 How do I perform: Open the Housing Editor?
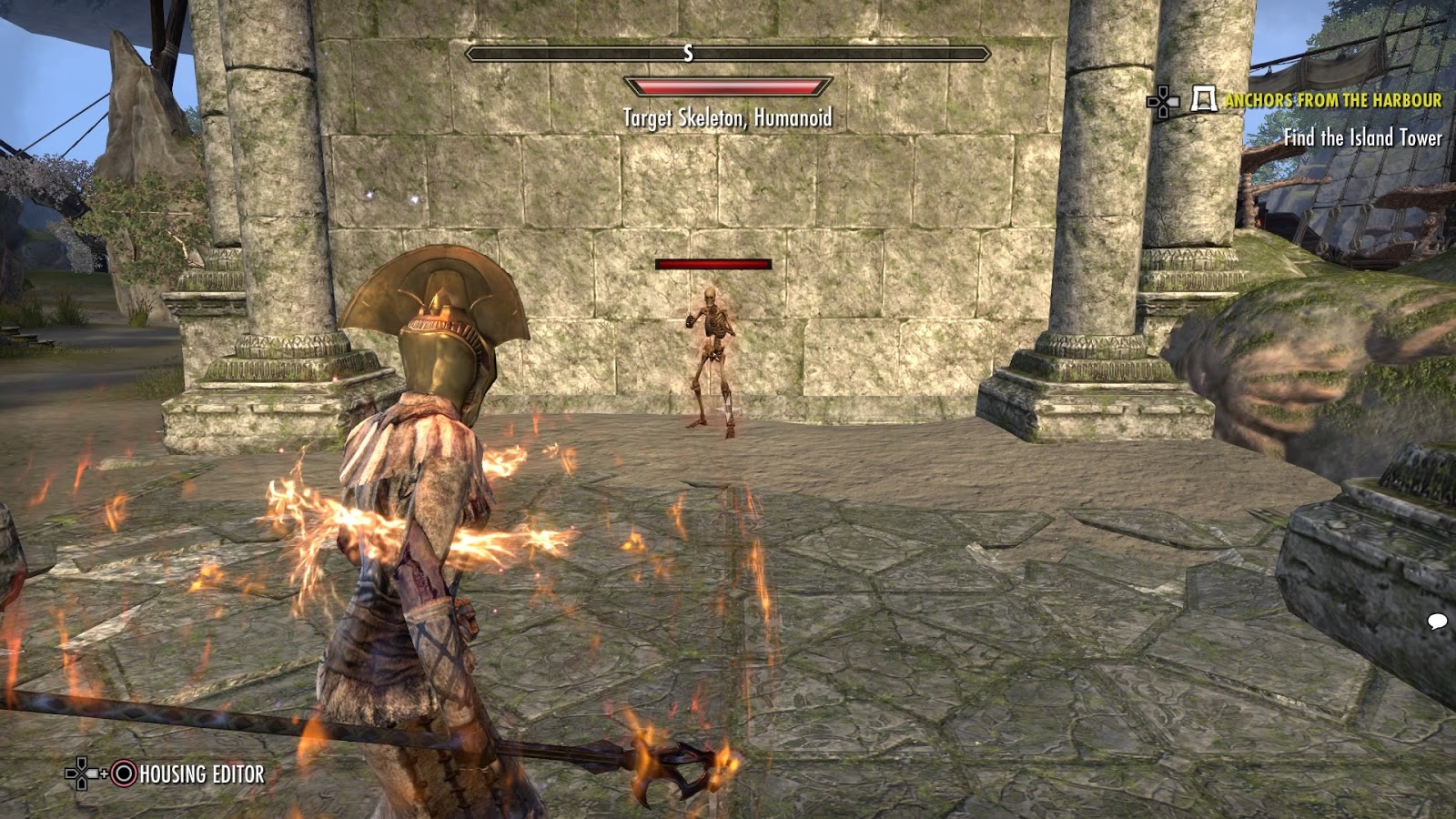click(x=194, y=776)
